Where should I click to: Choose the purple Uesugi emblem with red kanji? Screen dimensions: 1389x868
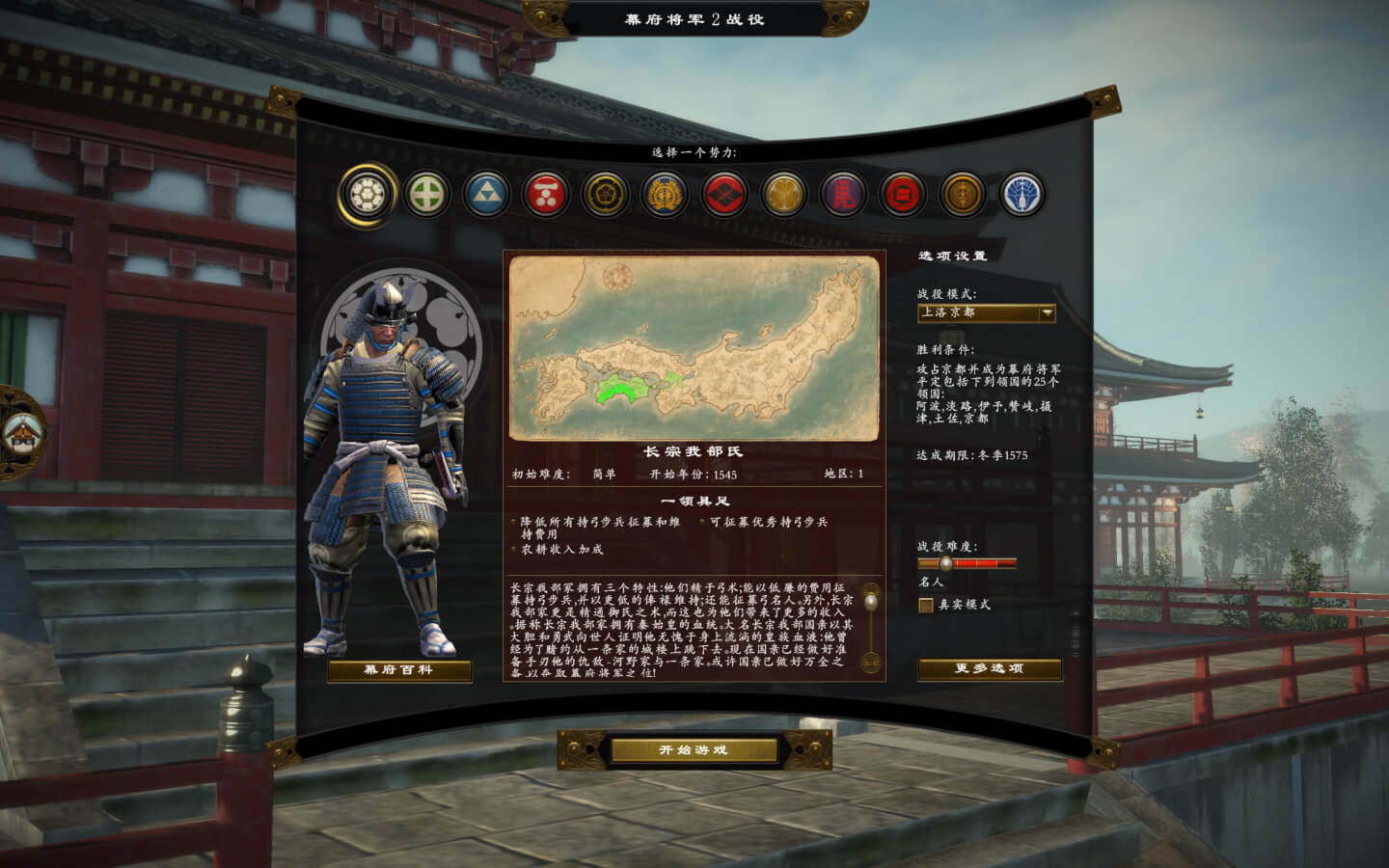[843, 195]
